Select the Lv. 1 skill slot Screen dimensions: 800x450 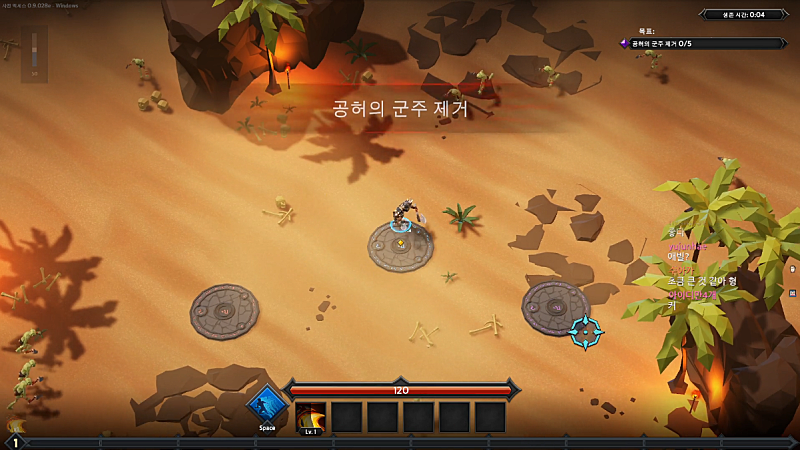coord(310,417)
